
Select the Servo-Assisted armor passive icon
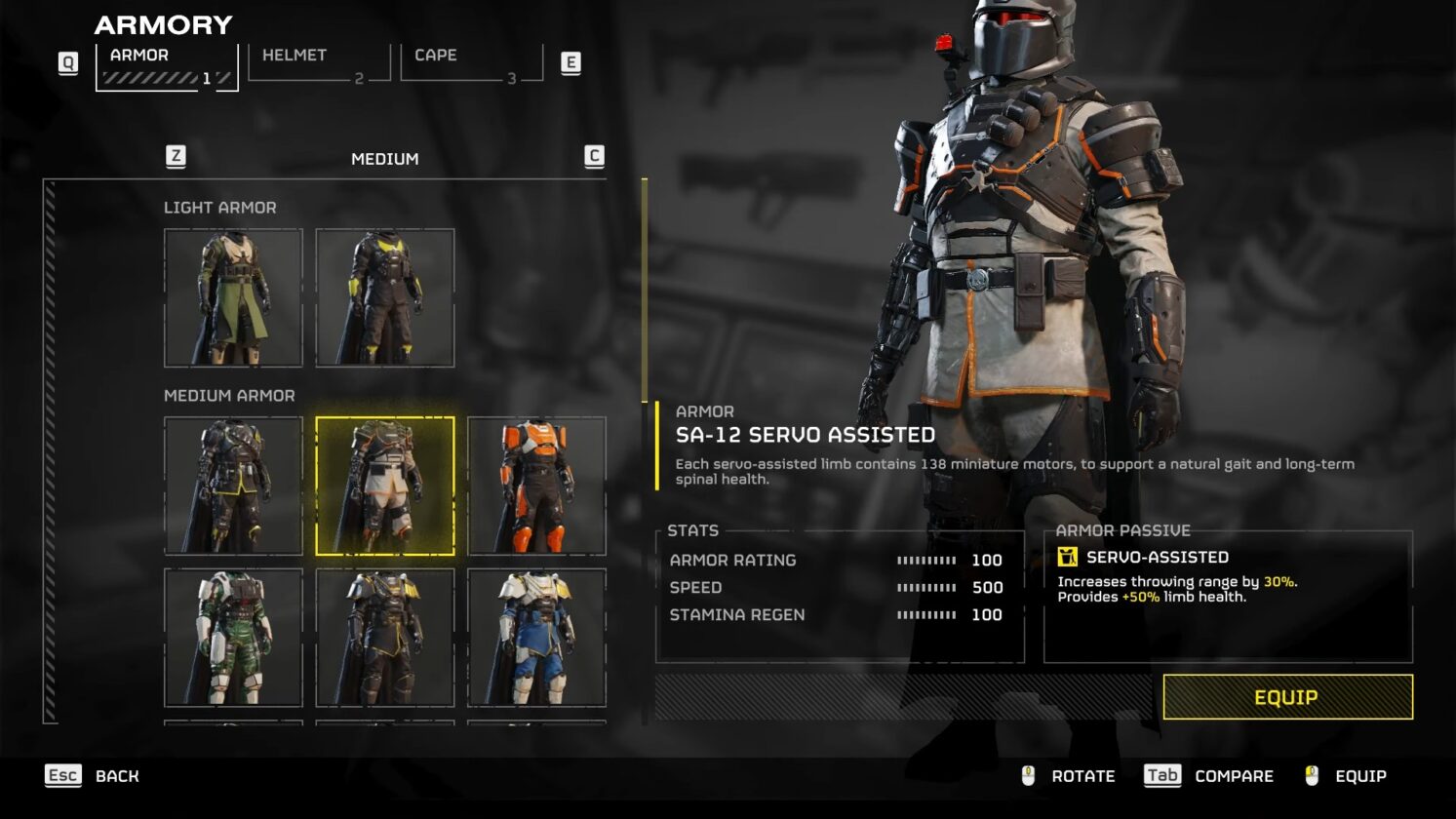tap(1070, 557)
